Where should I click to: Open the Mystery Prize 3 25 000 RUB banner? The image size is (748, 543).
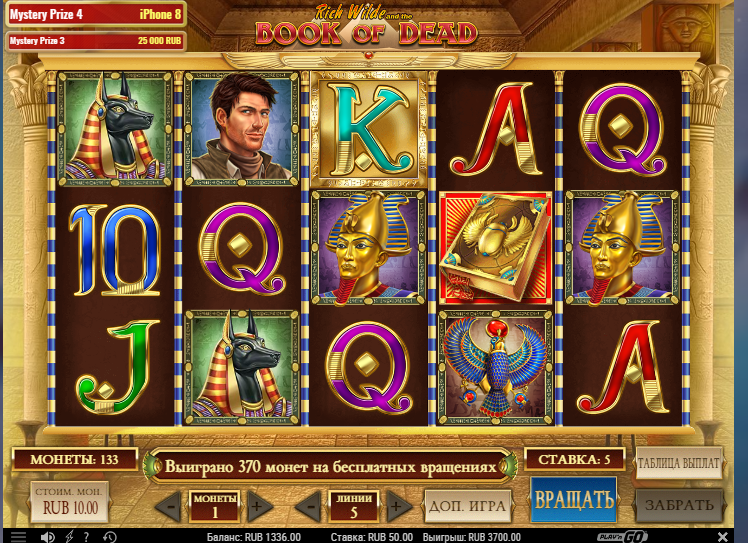(x=96, y=41)
